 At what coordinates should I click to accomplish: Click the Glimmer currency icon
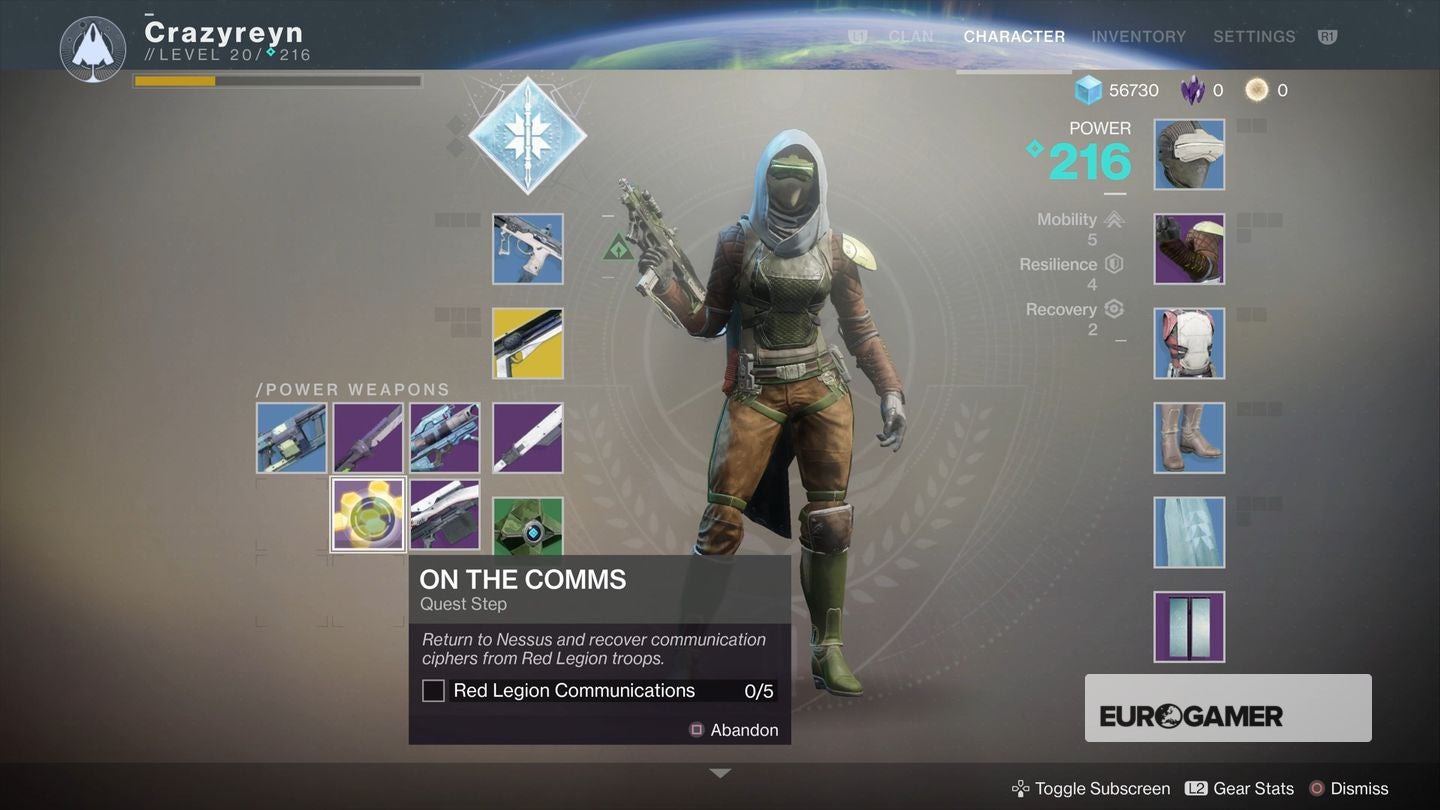[1087, 90]
